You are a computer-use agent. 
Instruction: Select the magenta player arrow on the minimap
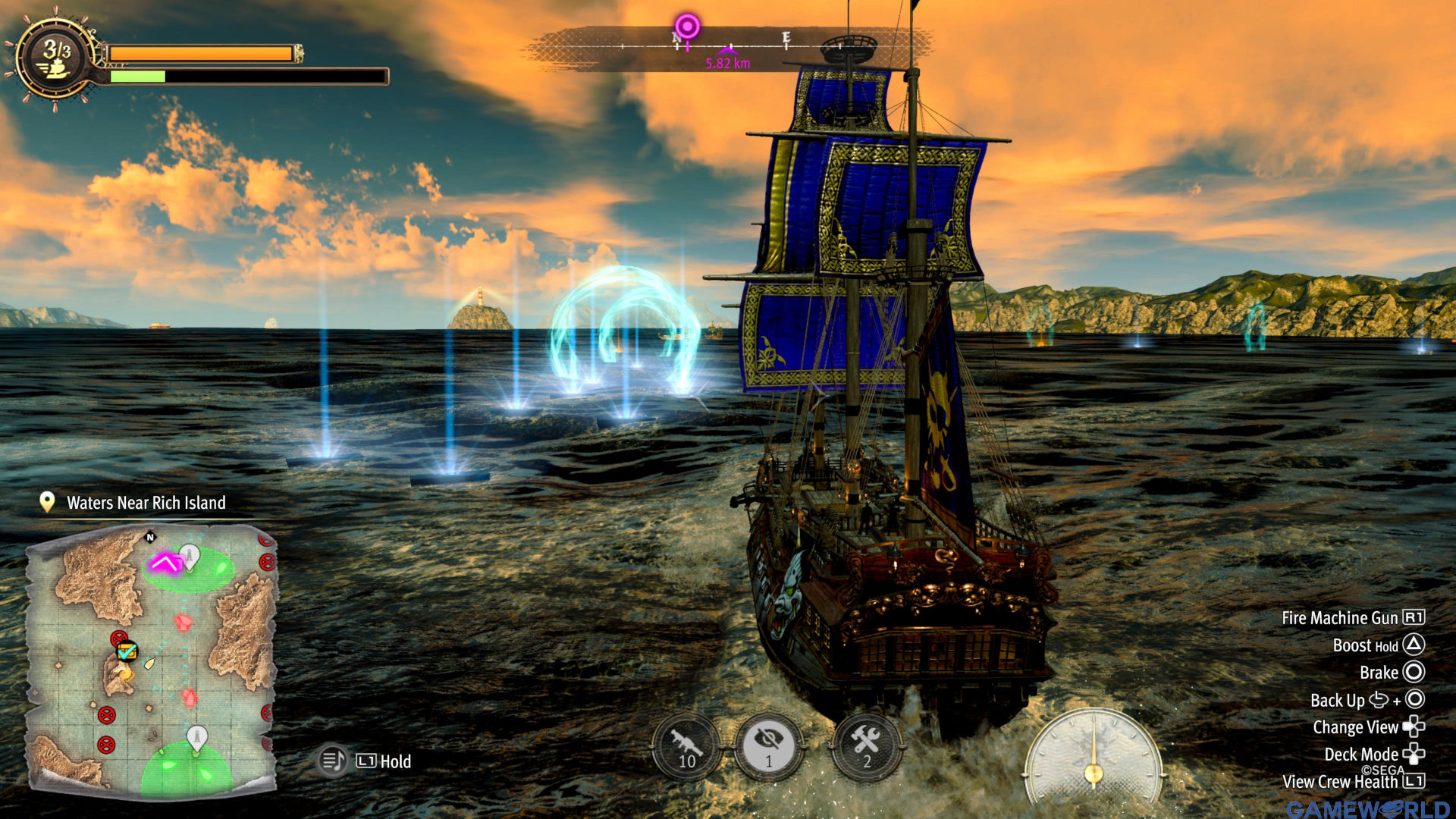click(165, 563)
